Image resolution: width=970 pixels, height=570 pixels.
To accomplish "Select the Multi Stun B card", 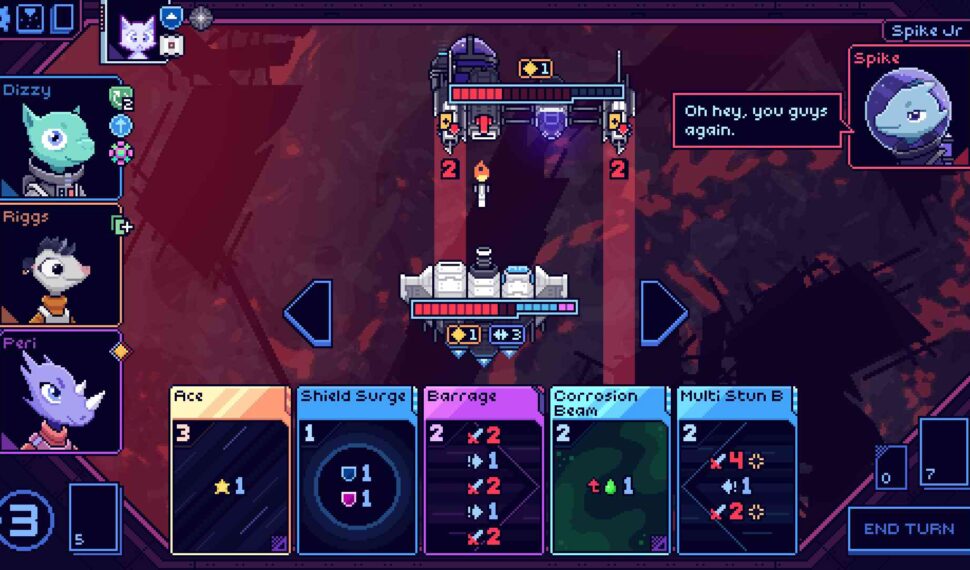I will (736, 470).
